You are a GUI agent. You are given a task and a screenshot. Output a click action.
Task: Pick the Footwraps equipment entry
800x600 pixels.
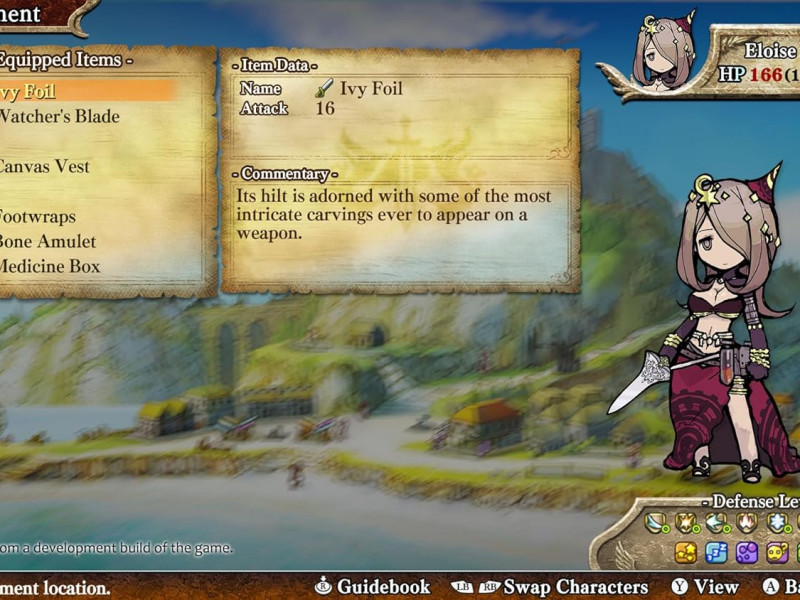pyautogui.click(x=38, y=217)
